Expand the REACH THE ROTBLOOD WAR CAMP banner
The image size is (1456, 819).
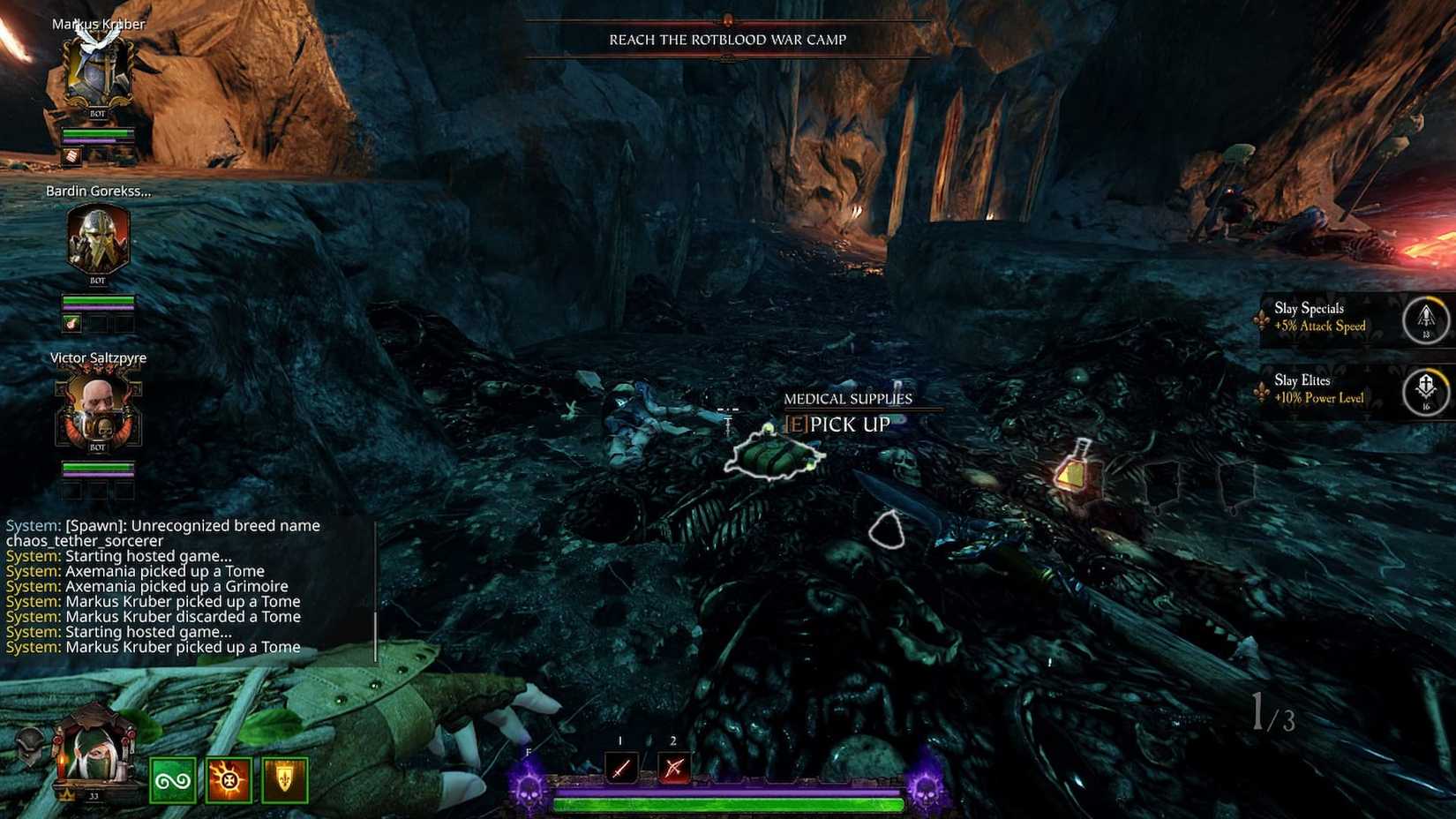[x=726, y=40]
